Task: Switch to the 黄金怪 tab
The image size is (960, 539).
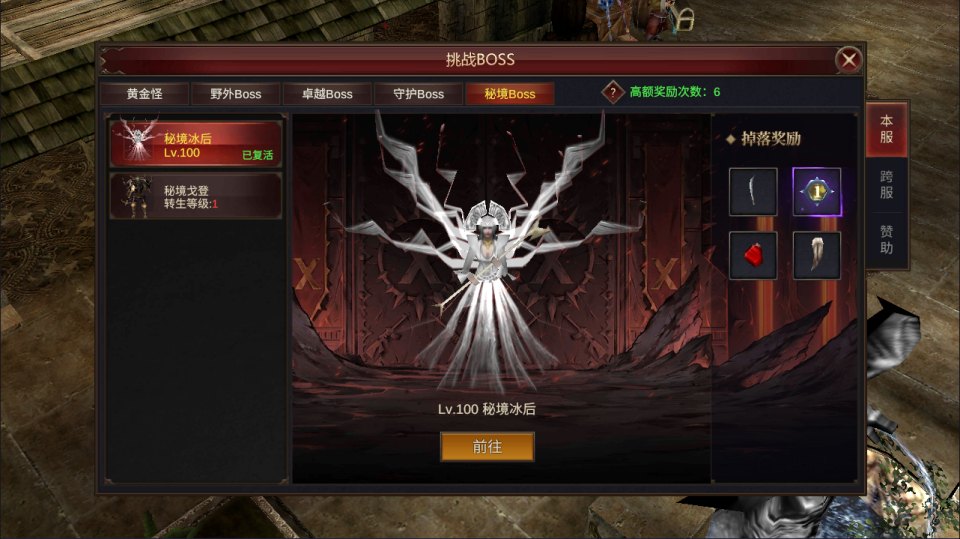Action: pos(144,94)
